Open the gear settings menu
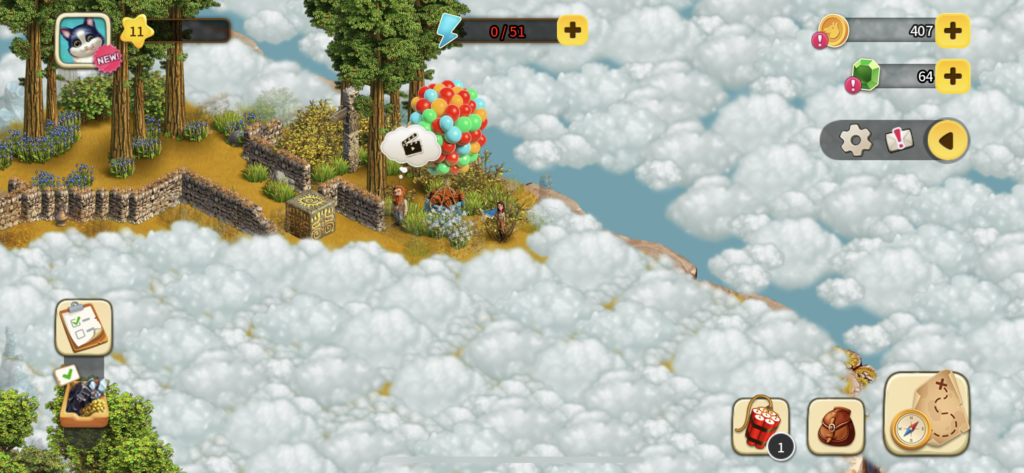Viewport: 1024px width, 473px height. coord(855,140)
